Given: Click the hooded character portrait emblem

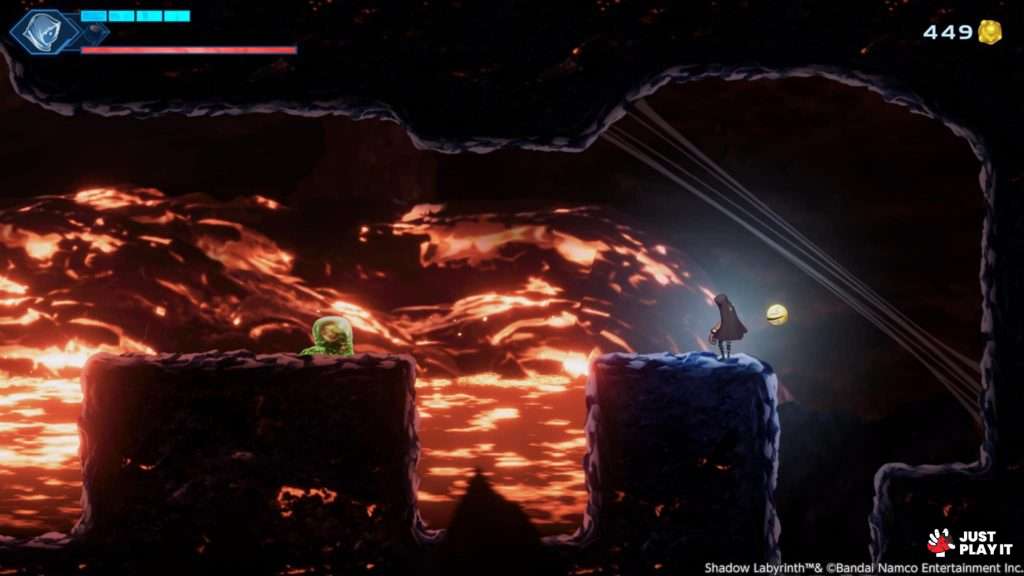Looking at the screenshot, I should 43,32.
